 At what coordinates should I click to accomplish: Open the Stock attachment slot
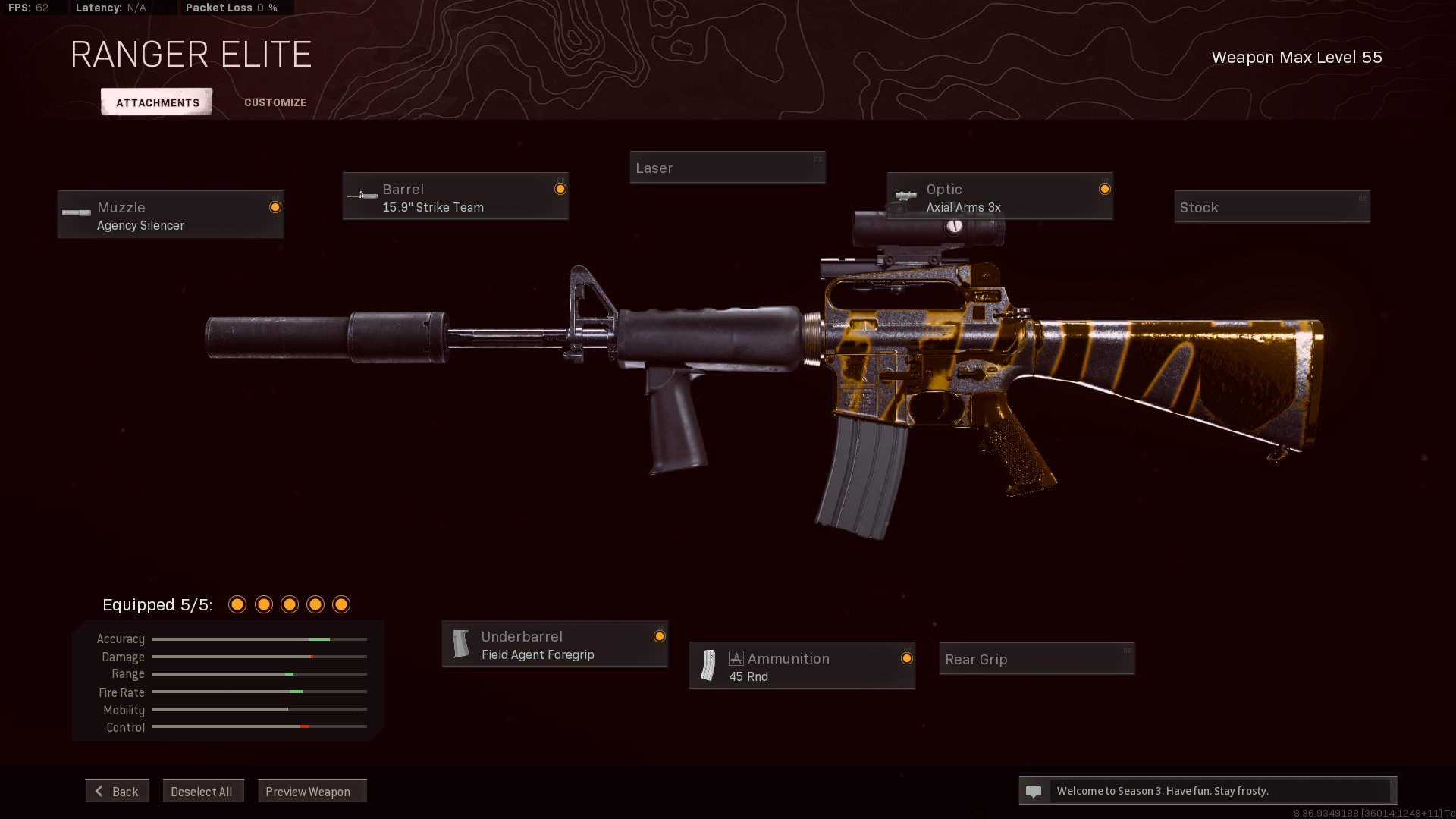pos(1272,206)
